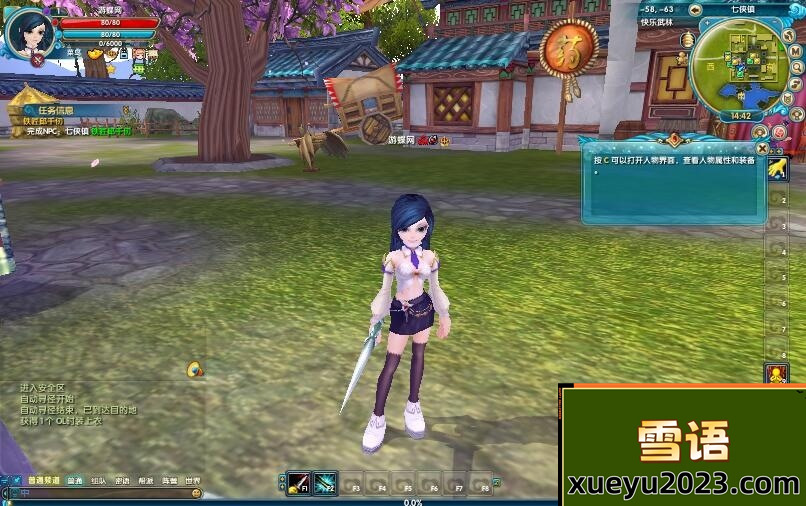Switch to the 密语 chat tab
806x506 pixels.
pyautogui.click(x=122, y=481)
